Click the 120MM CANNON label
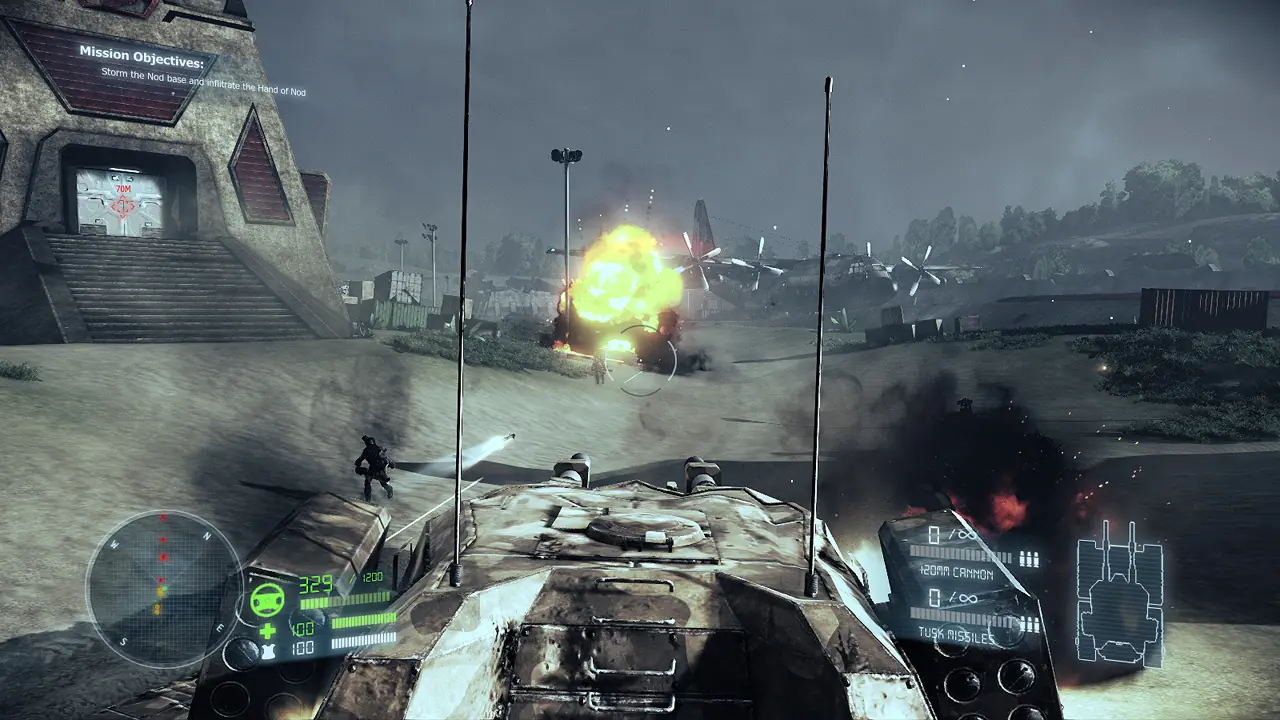 pos(957,573)
